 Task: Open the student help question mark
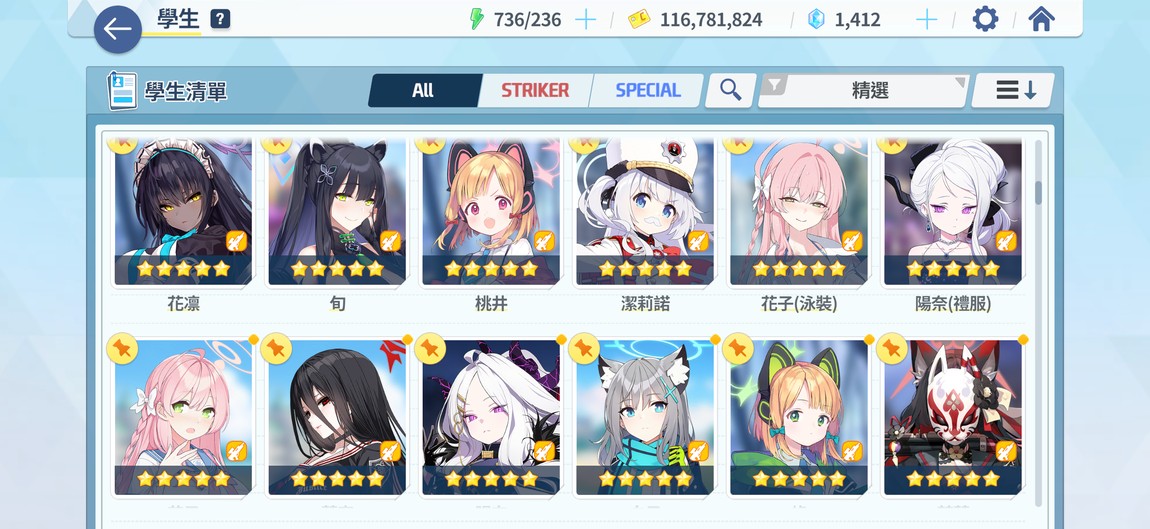tap(220, 19)
